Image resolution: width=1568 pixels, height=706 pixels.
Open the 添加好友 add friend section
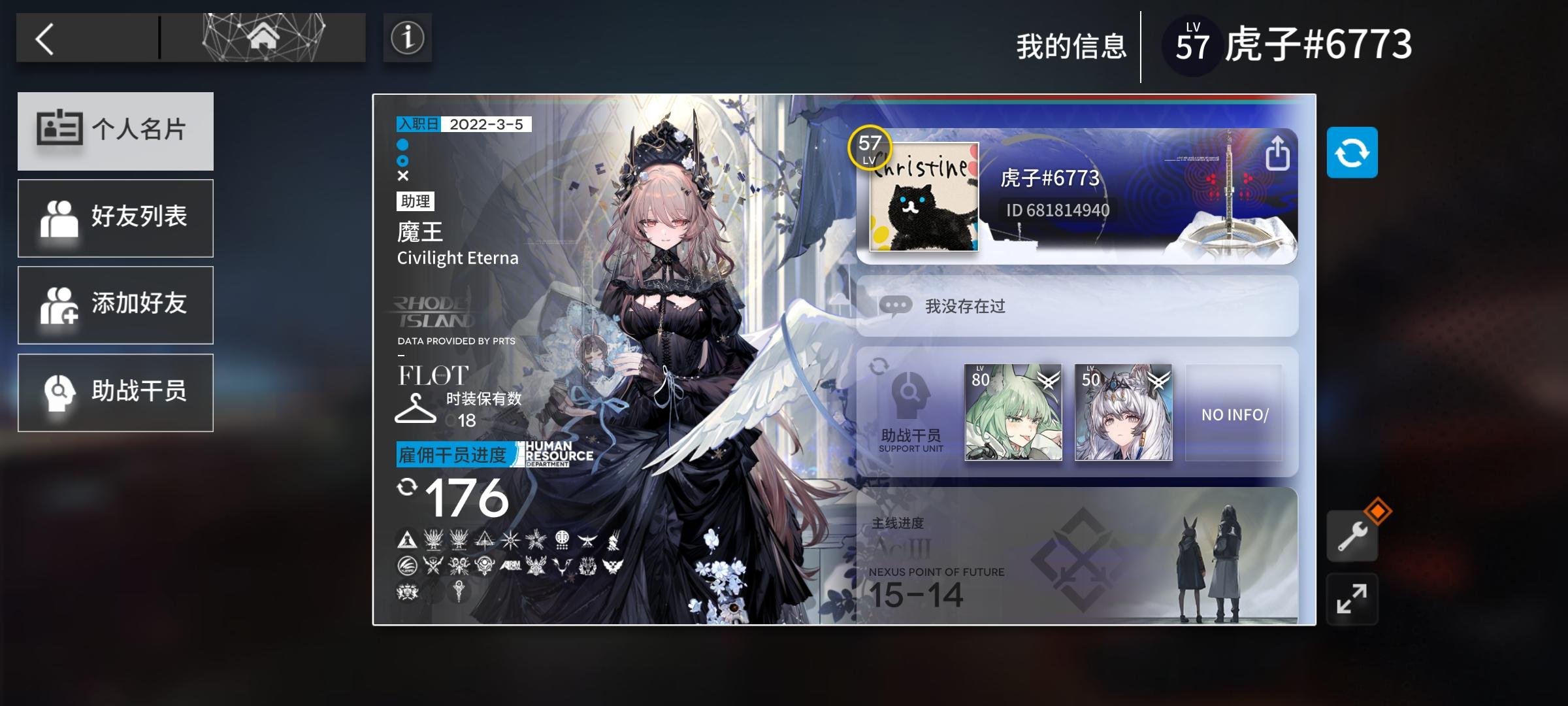click(116, 305)
